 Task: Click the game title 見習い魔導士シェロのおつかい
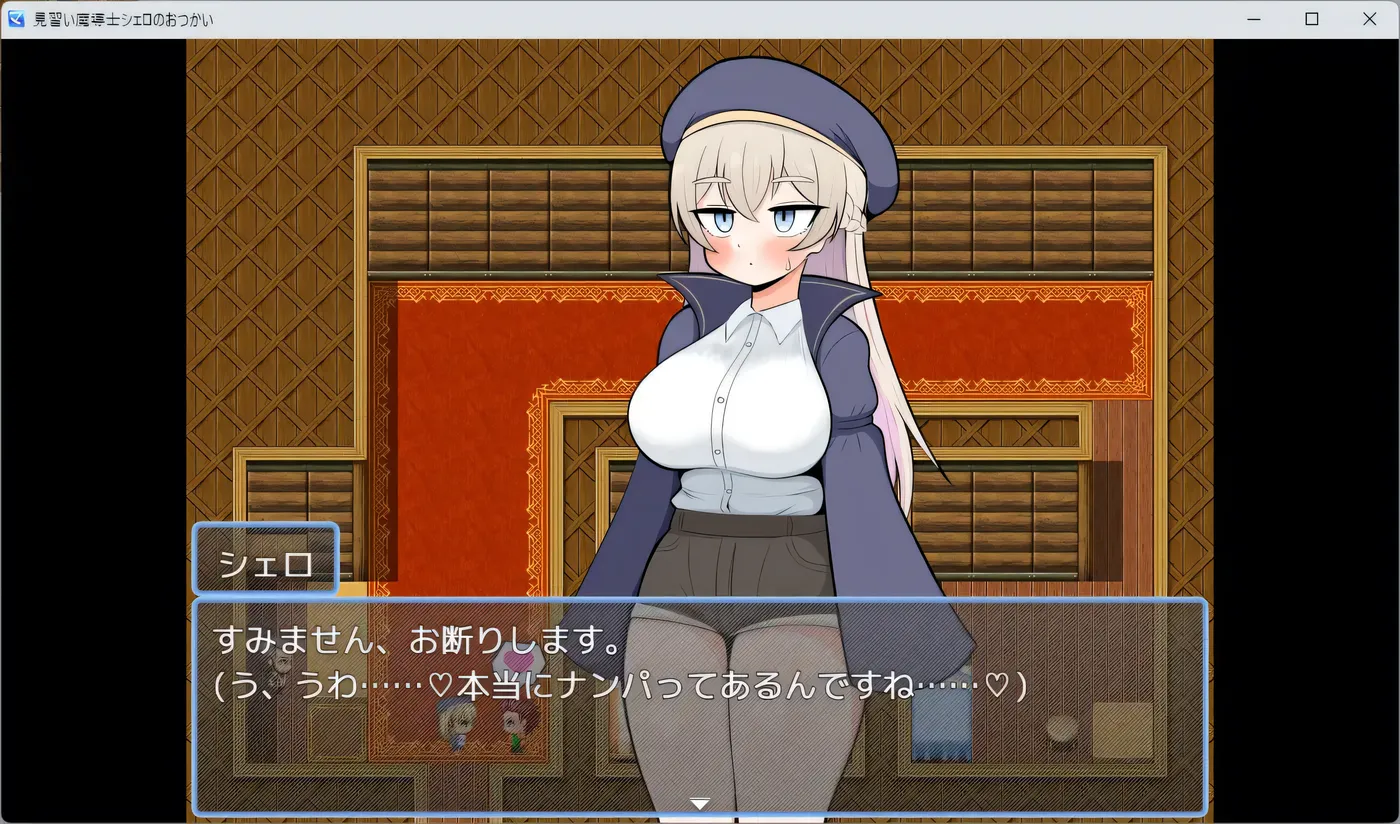click(x=123, y=18)
